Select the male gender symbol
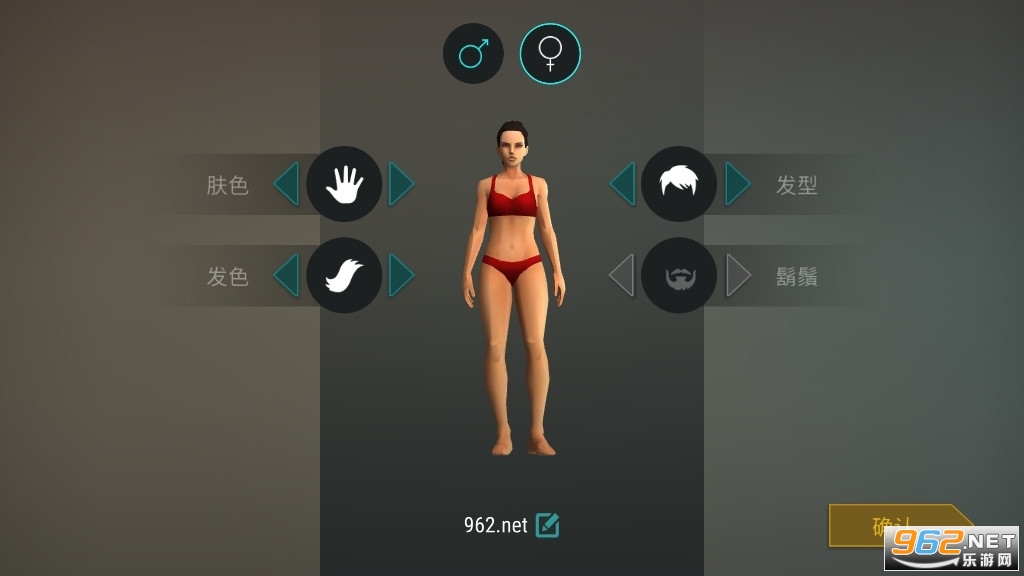This screenshot has width=1024, height=576. pos(473,54)
